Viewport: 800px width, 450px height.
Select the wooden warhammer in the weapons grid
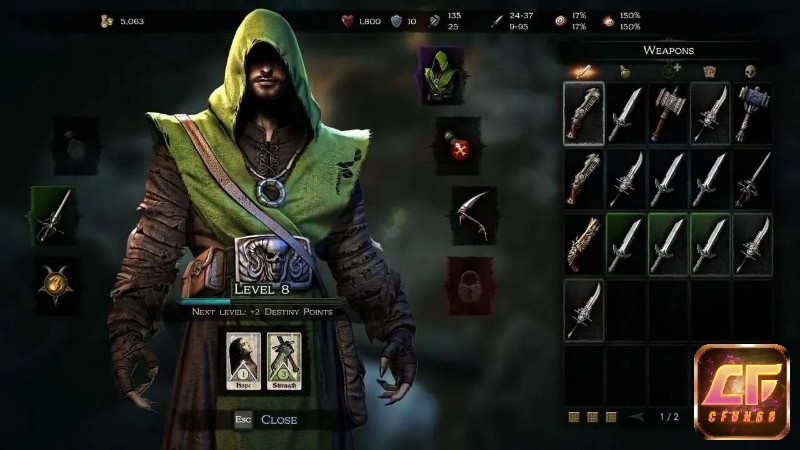tap(669, 112)
